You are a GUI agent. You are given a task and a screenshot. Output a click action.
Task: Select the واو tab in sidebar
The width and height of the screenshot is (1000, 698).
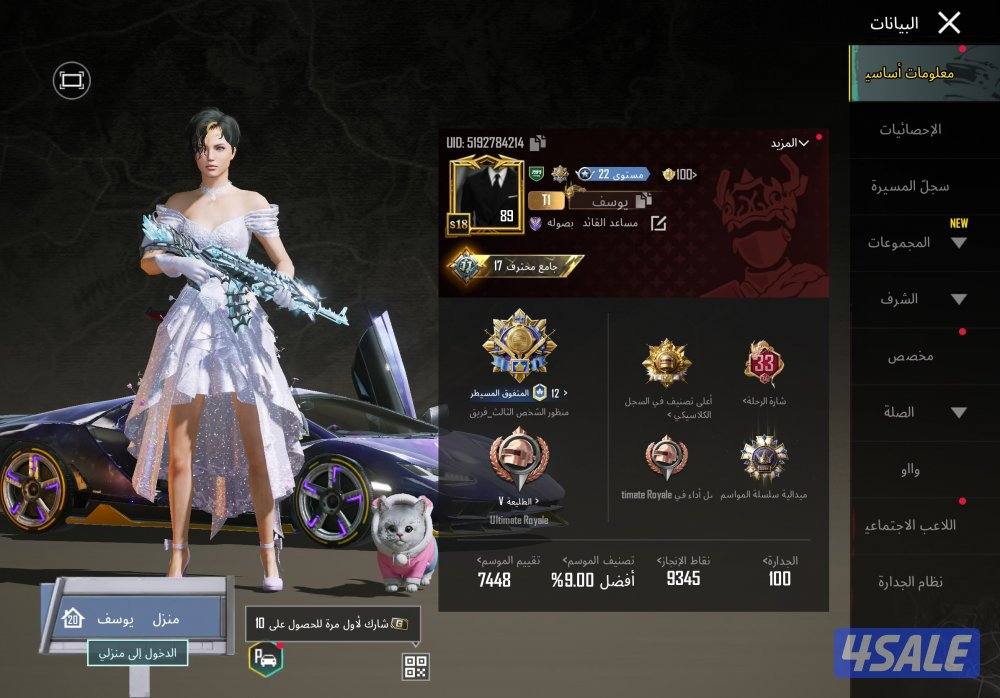click(910, 469)
